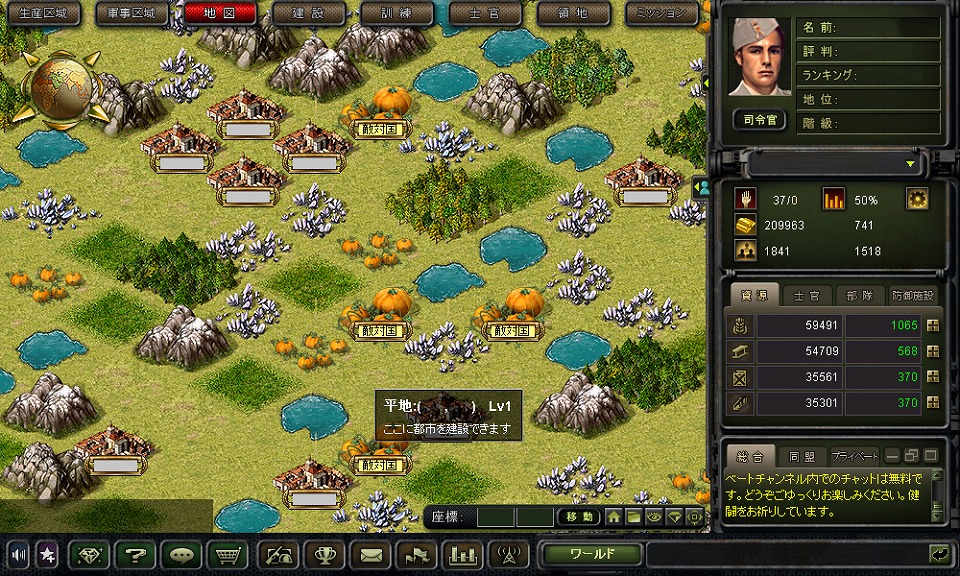Switch to the 軍事区域 military area
This screenshot has height=576, width=960.
(x=132, y=13)
